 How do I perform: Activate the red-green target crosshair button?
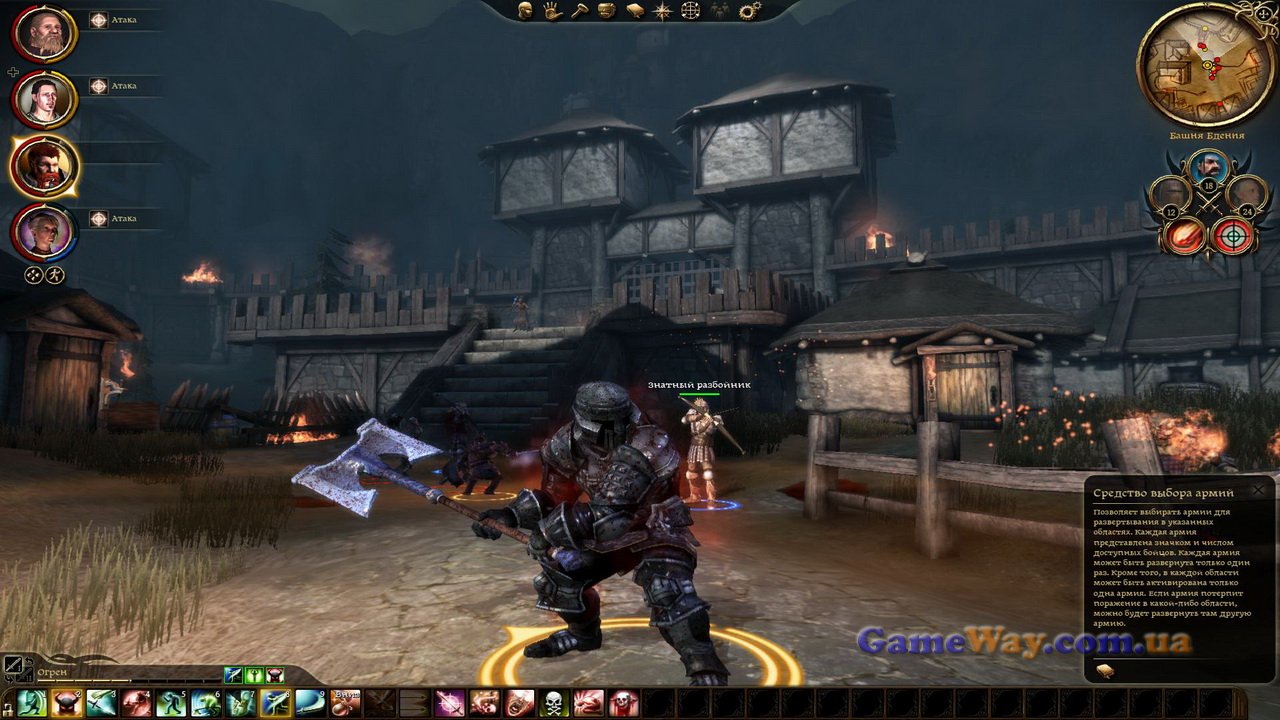tap(1231, 236)
